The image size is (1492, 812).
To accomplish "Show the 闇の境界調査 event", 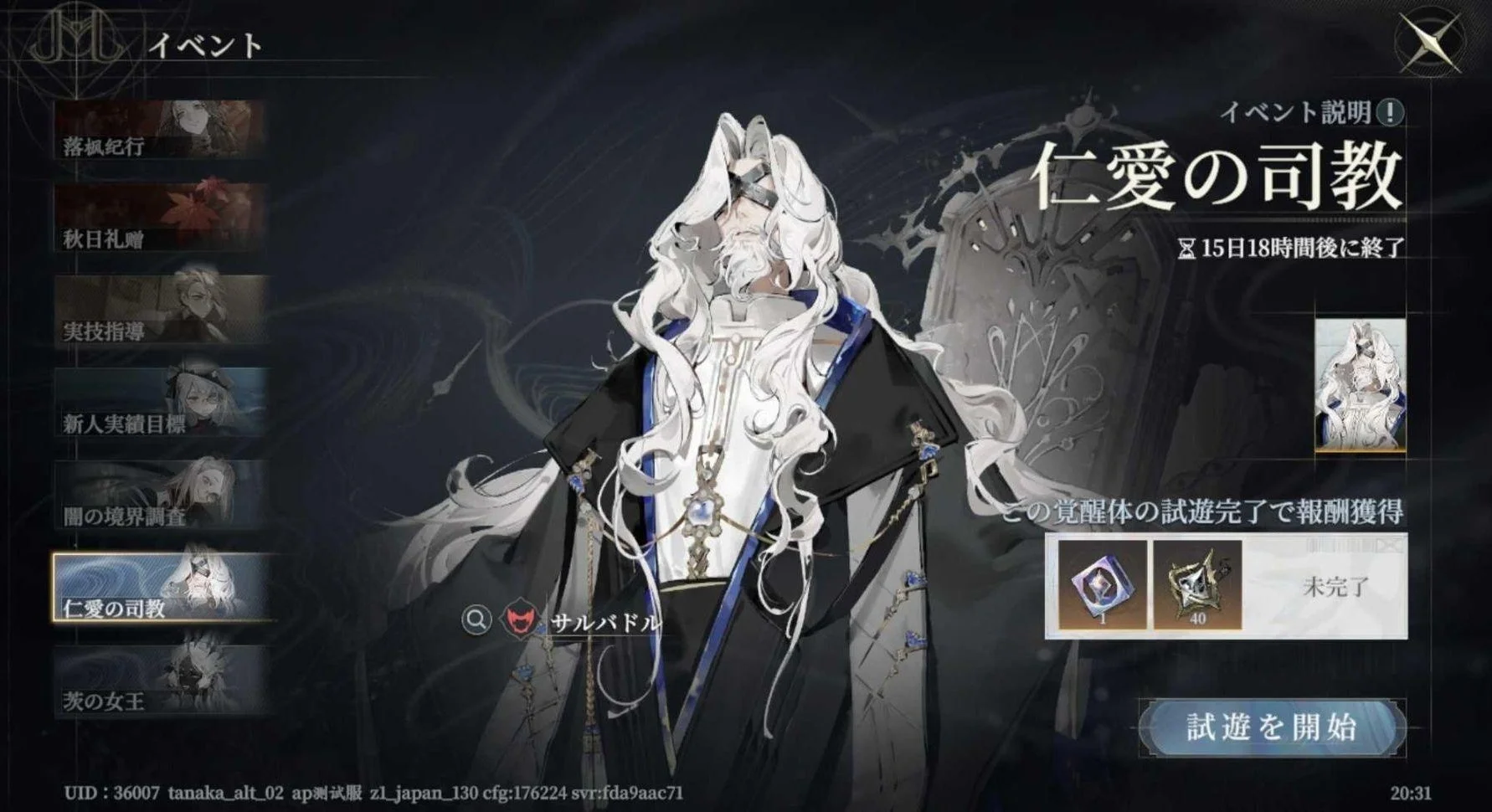I will (161, 496).
